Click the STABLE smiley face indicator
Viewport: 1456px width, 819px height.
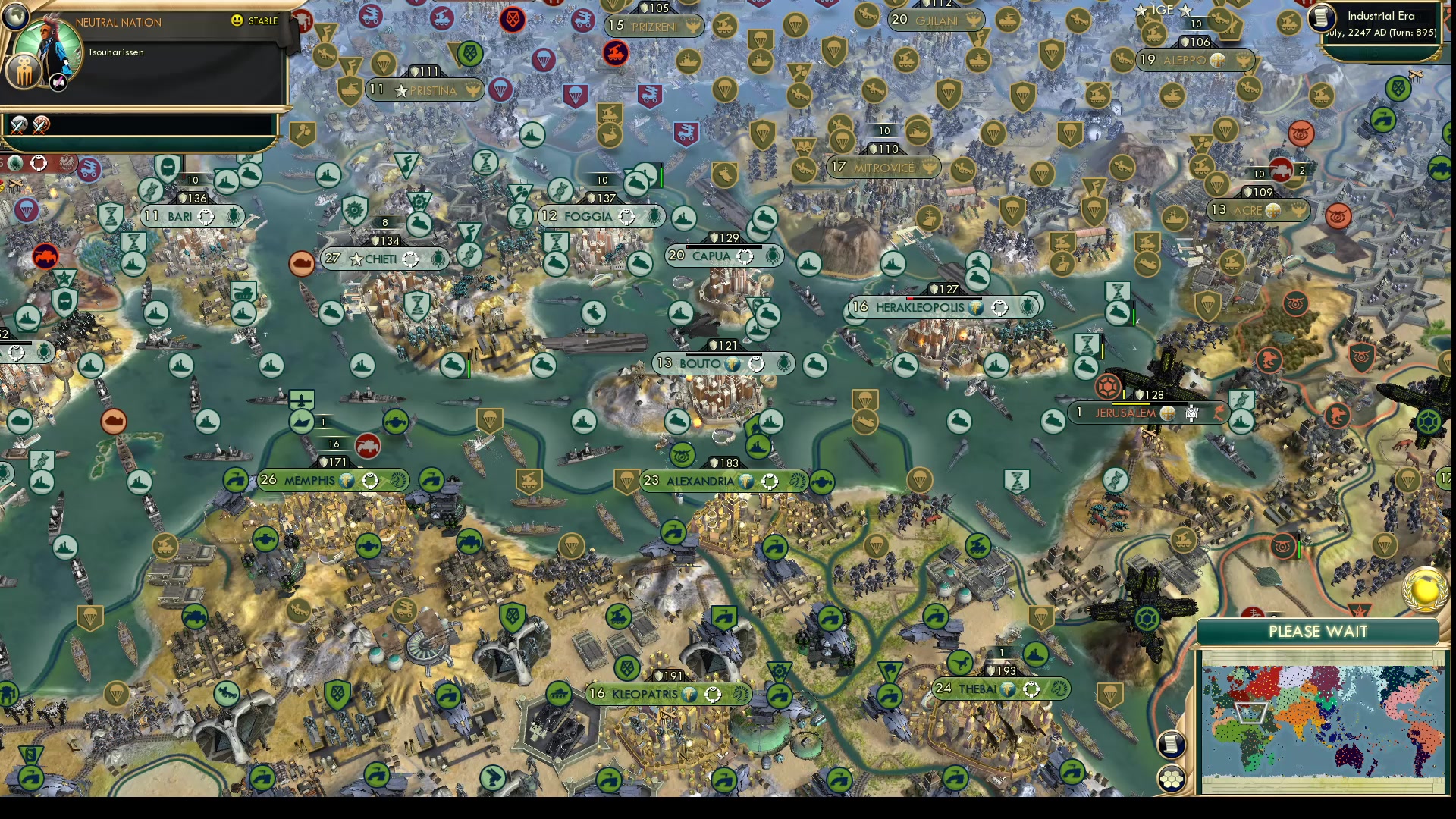(x=237, y=20)
